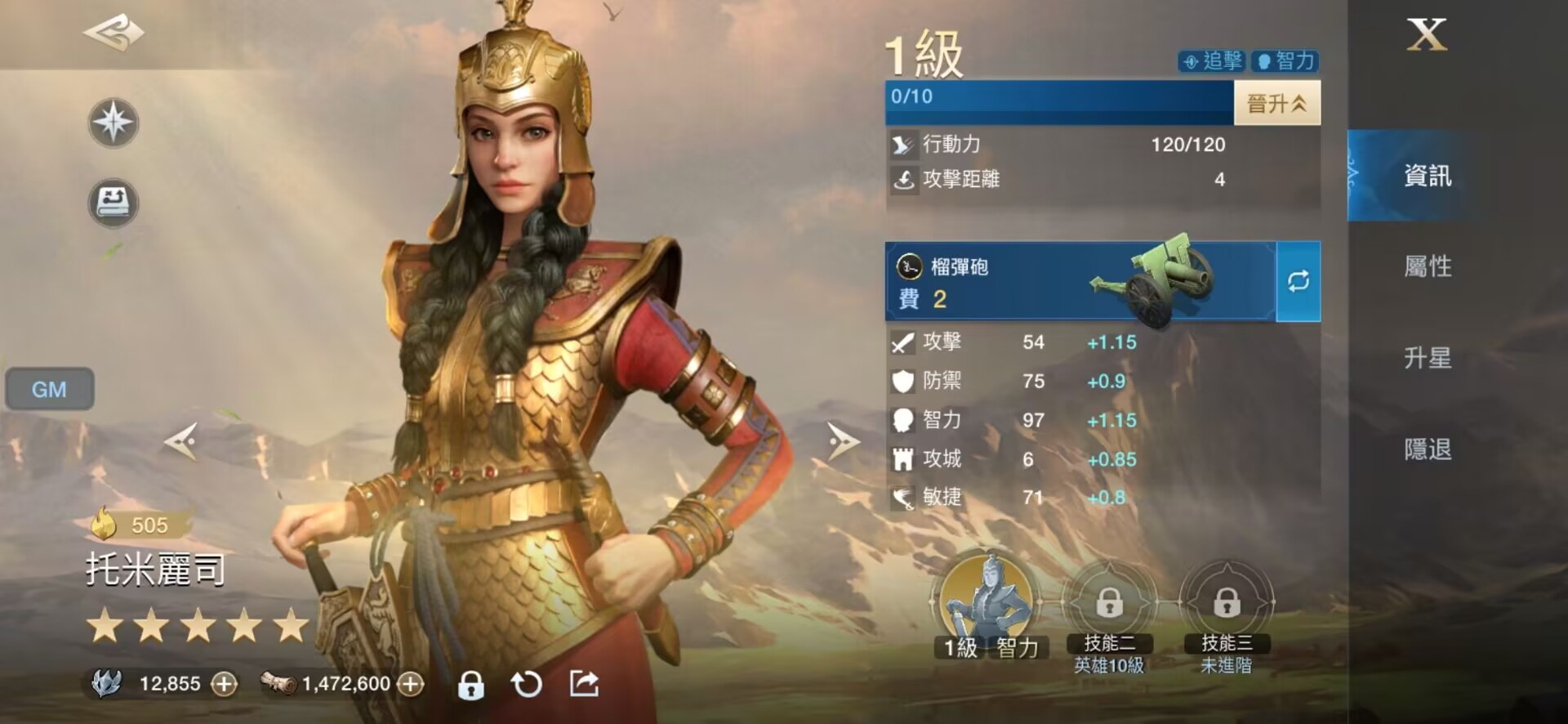Add scrolls with the plus next to 1,472,600

(413, 684)
